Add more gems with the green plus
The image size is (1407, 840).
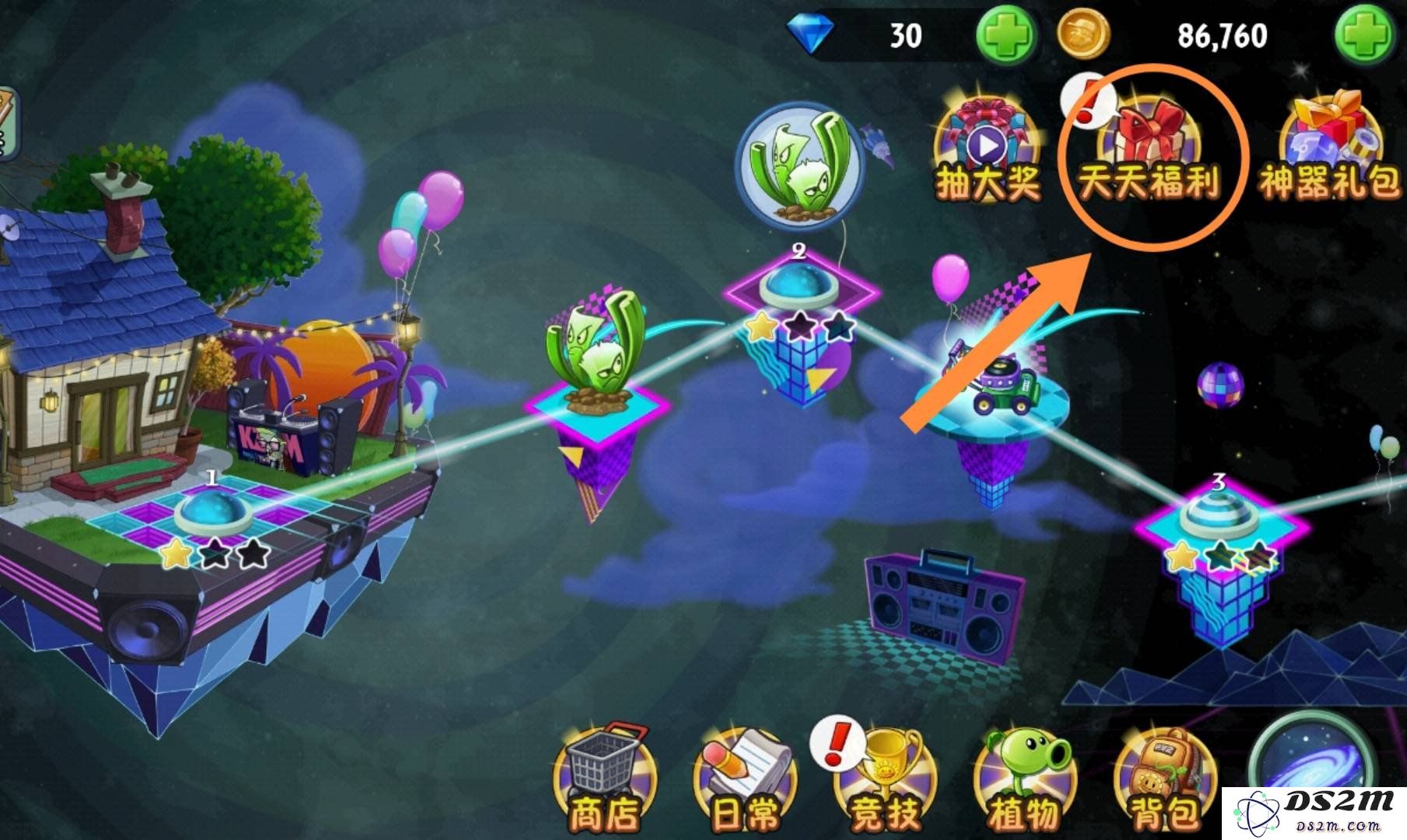click(1005, 36)
